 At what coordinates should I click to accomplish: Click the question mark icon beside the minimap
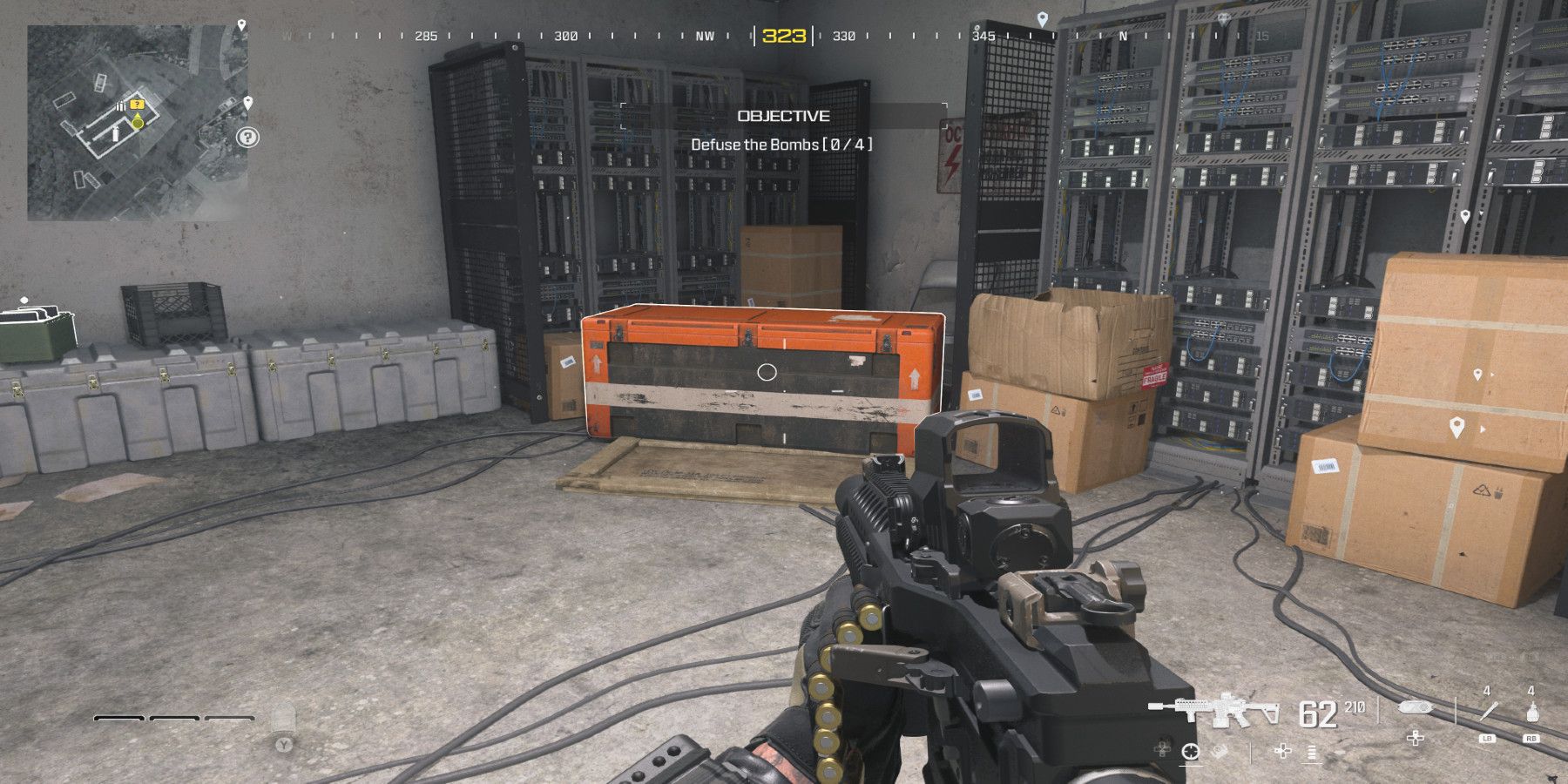point(248,138)
